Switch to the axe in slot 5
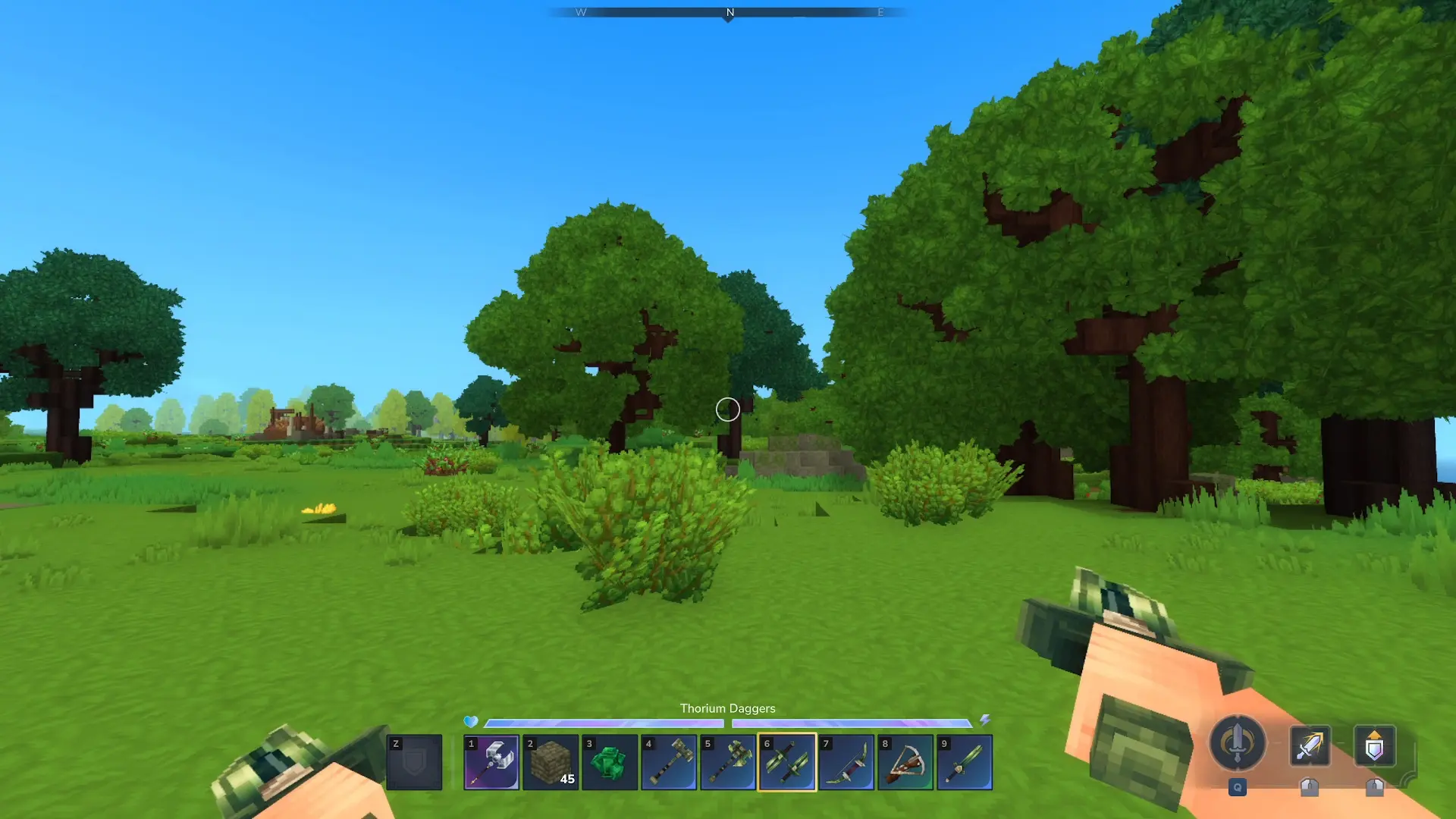 pos(728,762)
